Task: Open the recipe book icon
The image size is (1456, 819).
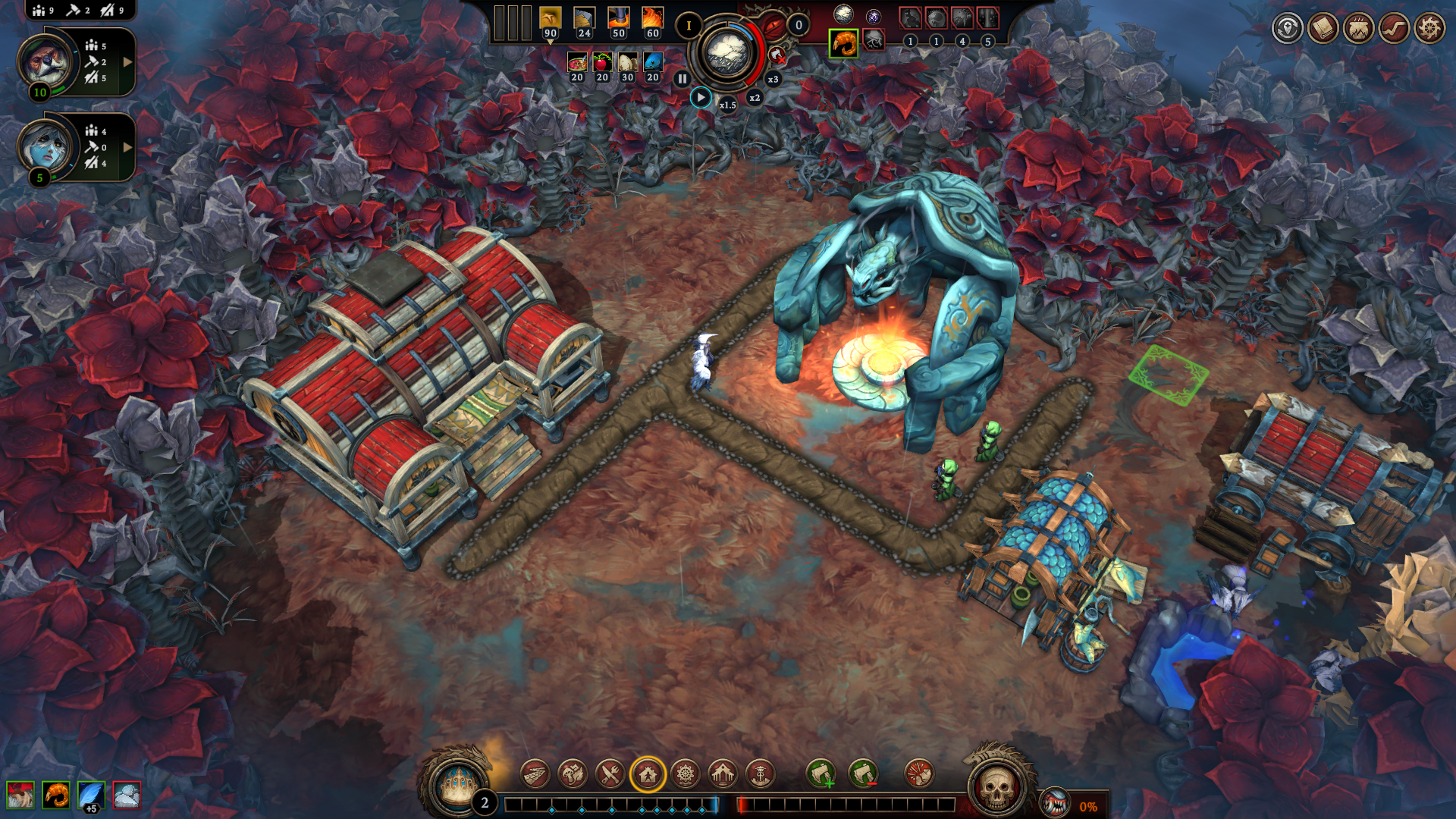Action: pos(1323,29)
